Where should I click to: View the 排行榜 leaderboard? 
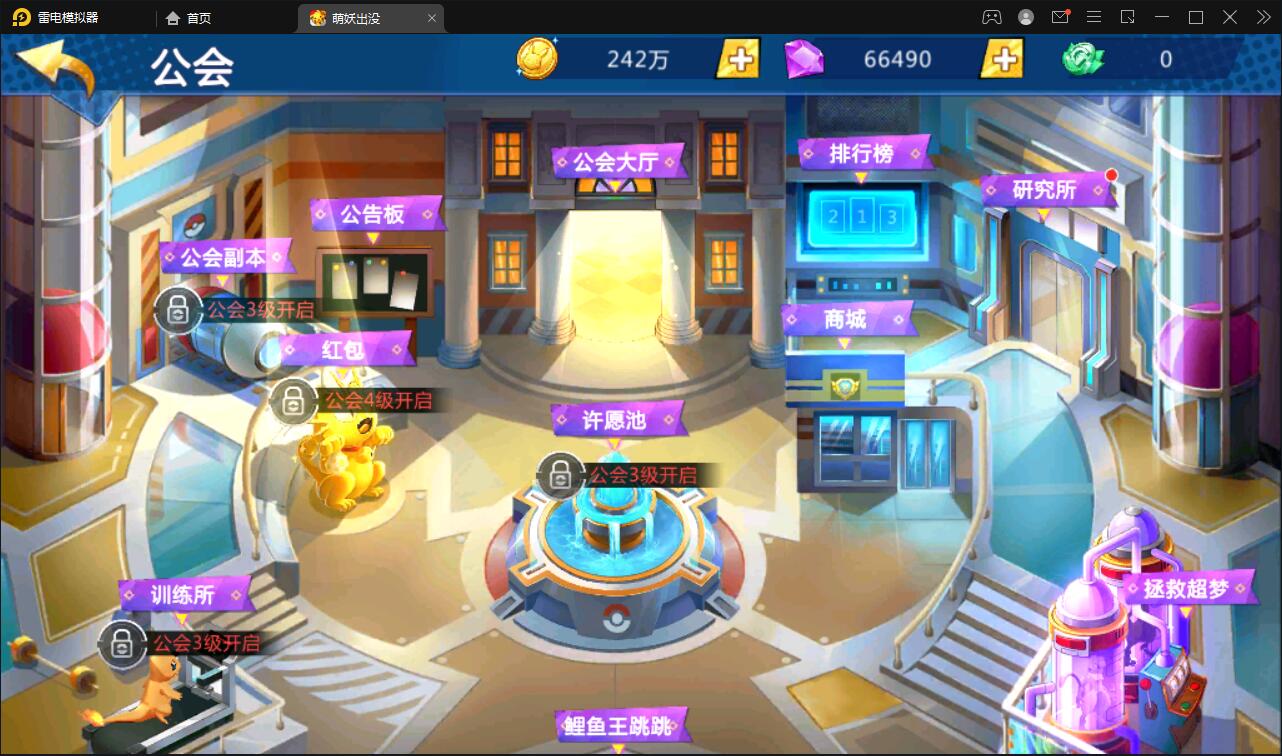(862, 154)
